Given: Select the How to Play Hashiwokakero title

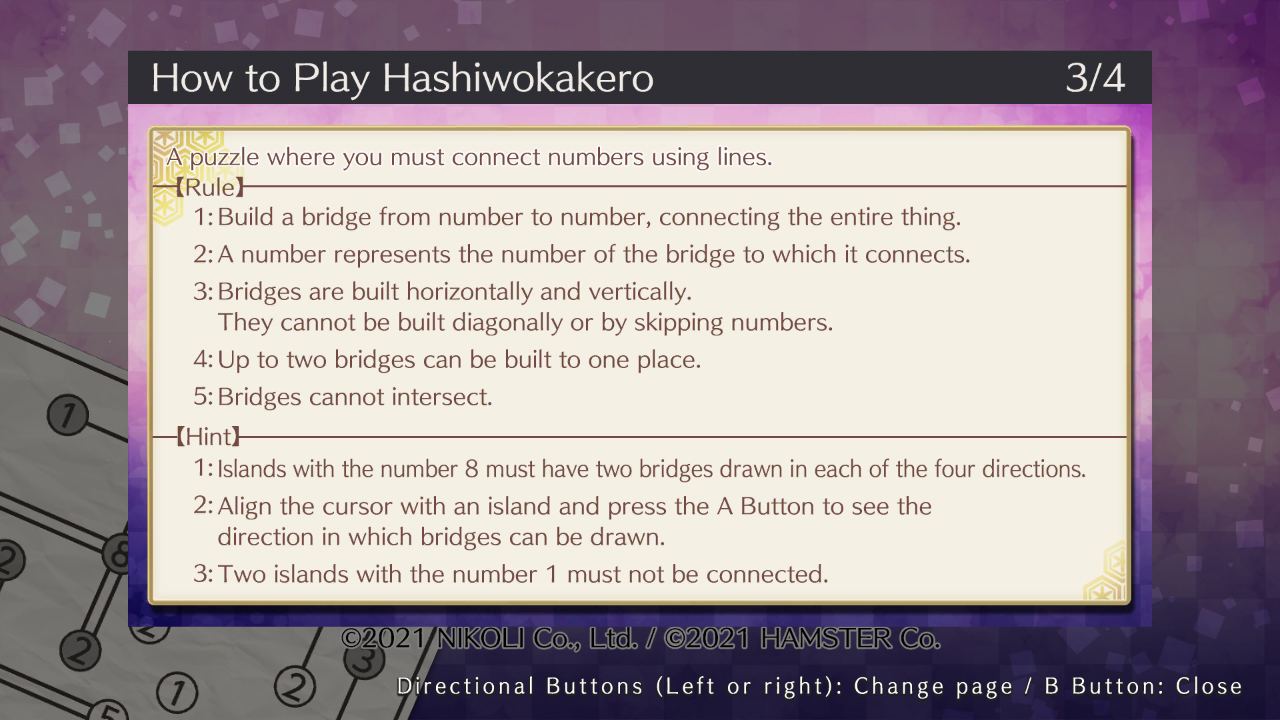Looking at the screenshot, I should click(404, 77).
